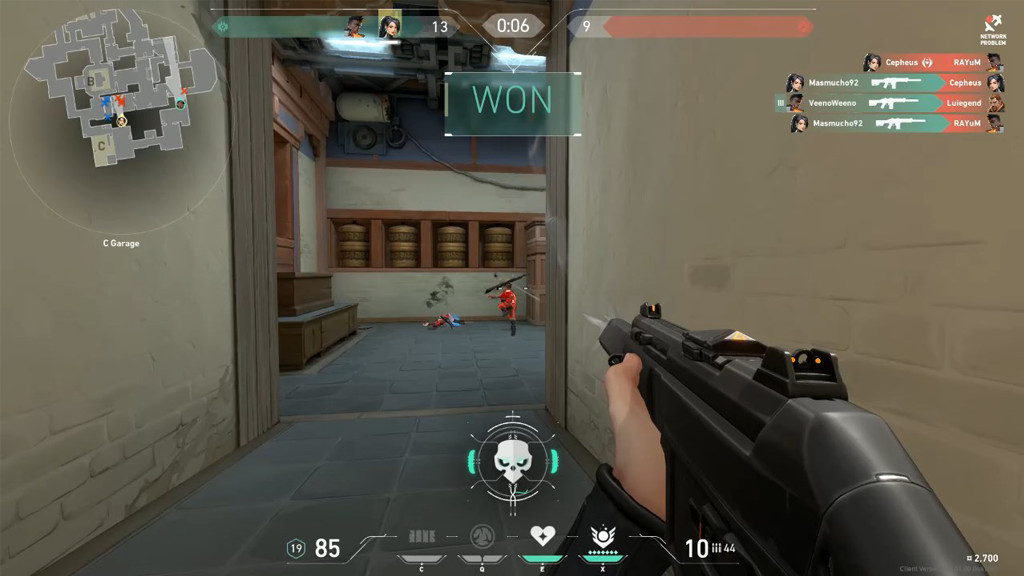Activate the E healing heart ability
The image size is (1024, 576).
coord(542,537)
